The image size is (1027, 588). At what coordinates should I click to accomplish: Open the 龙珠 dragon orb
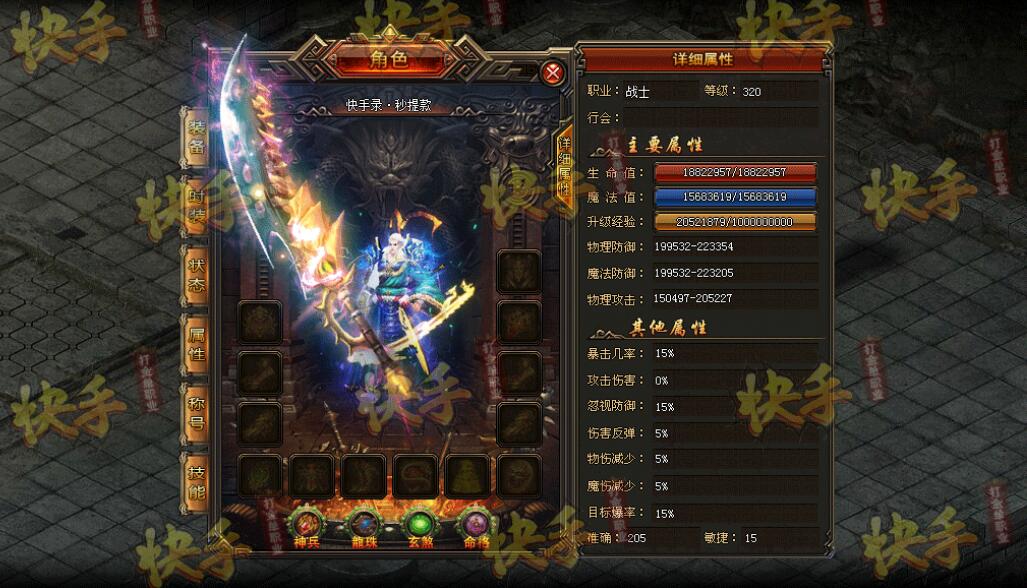pos(363,525)
